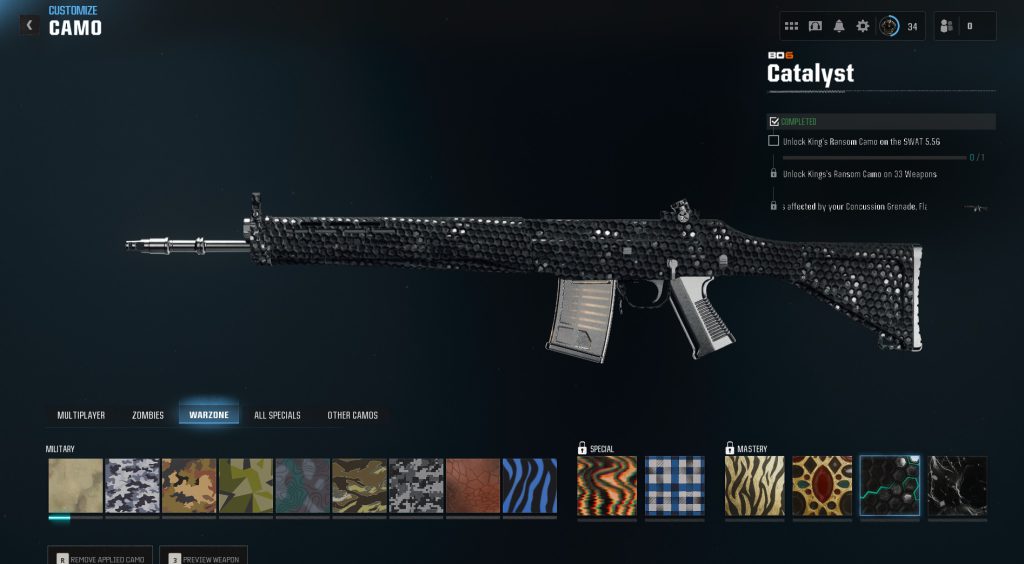Screen dimensions: 1024x564
Task: Choose the black hexagon Catalyst camo swatch
Action: click(x=890, y=487)
